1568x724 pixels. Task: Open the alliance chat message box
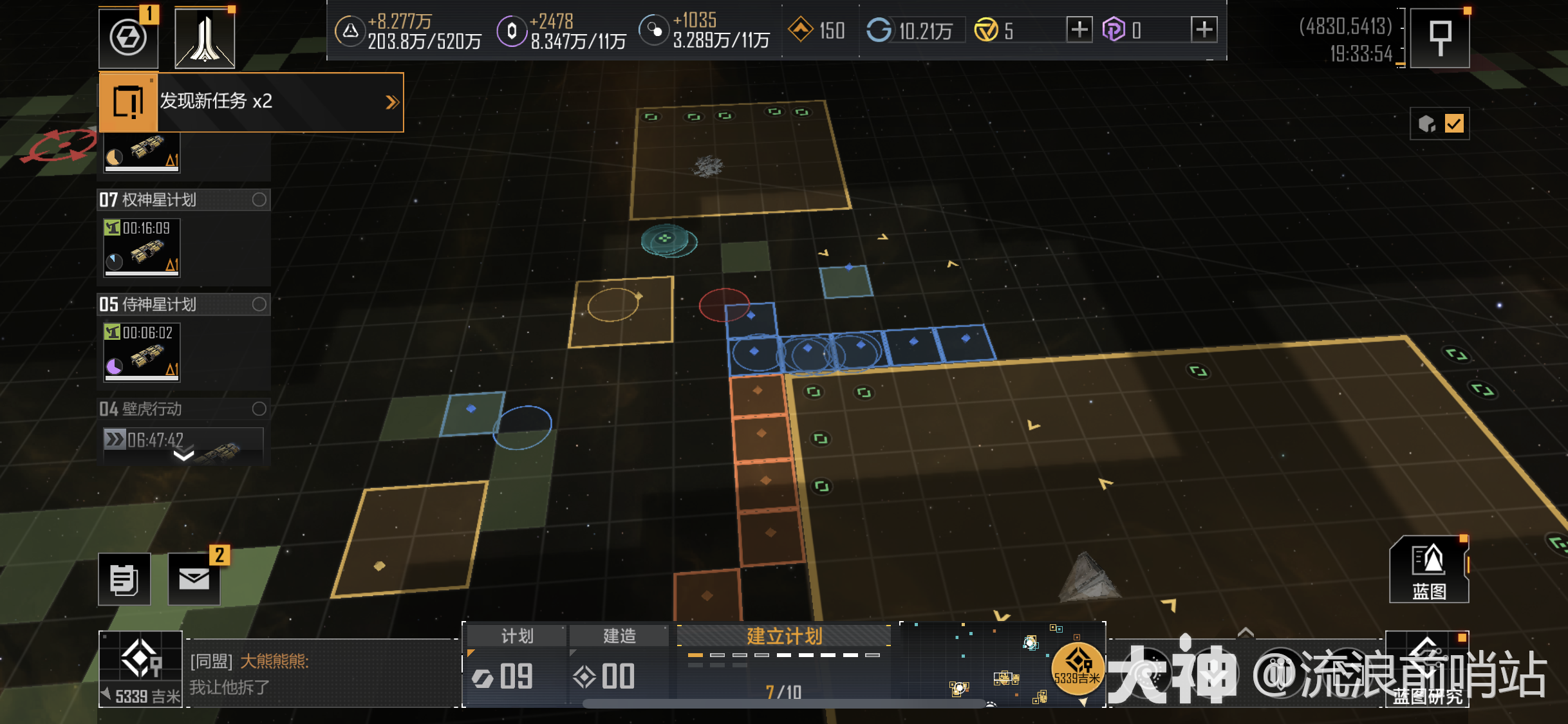click(x=322, y=674)
